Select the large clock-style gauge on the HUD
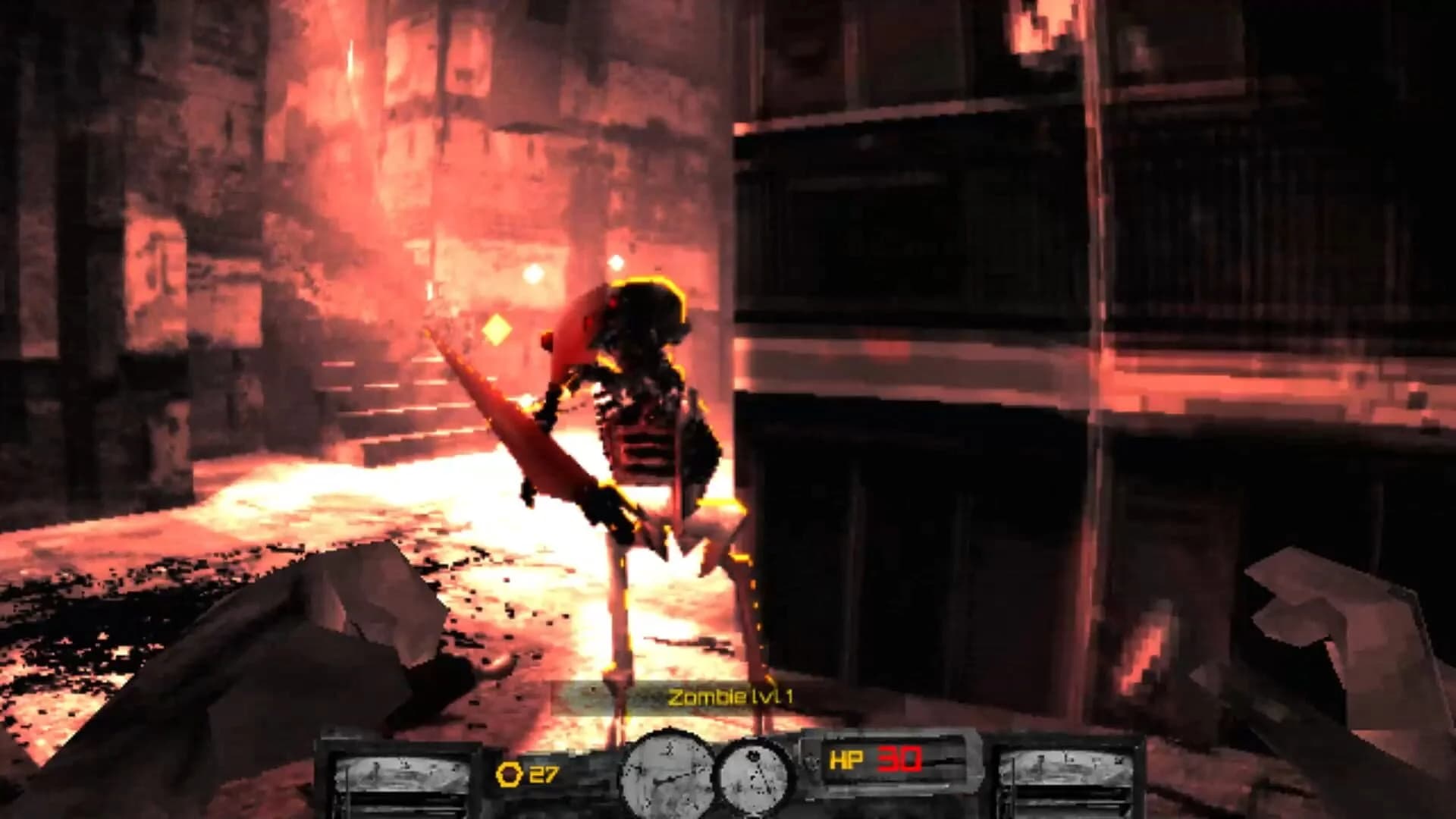Viewport: 1456px width, 819px height. [666, 775]
